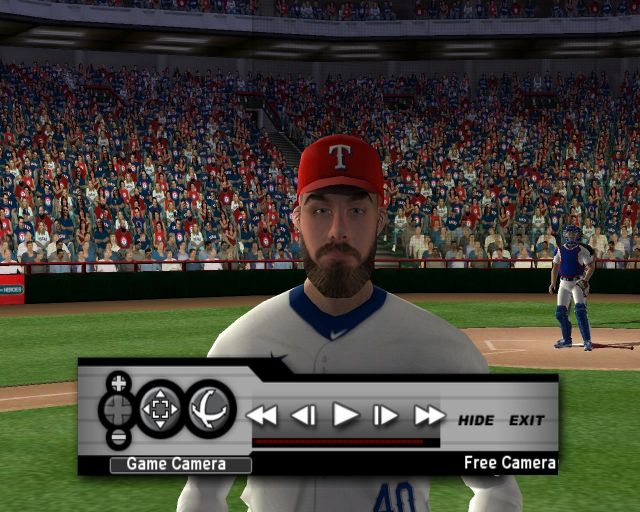Play the replay
Screen dimensions: 640x512
[x=345, y=414]
